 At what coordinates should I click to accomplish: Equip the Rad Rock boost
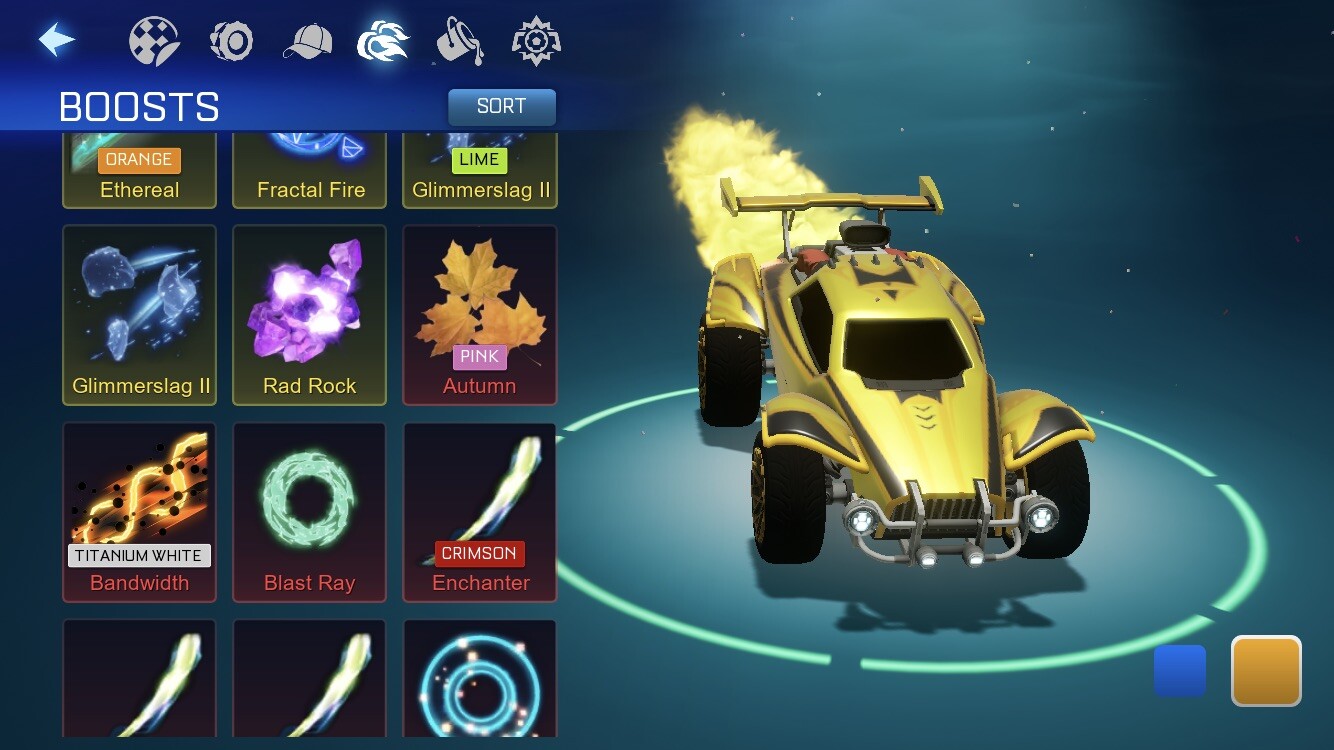point(310,315)
